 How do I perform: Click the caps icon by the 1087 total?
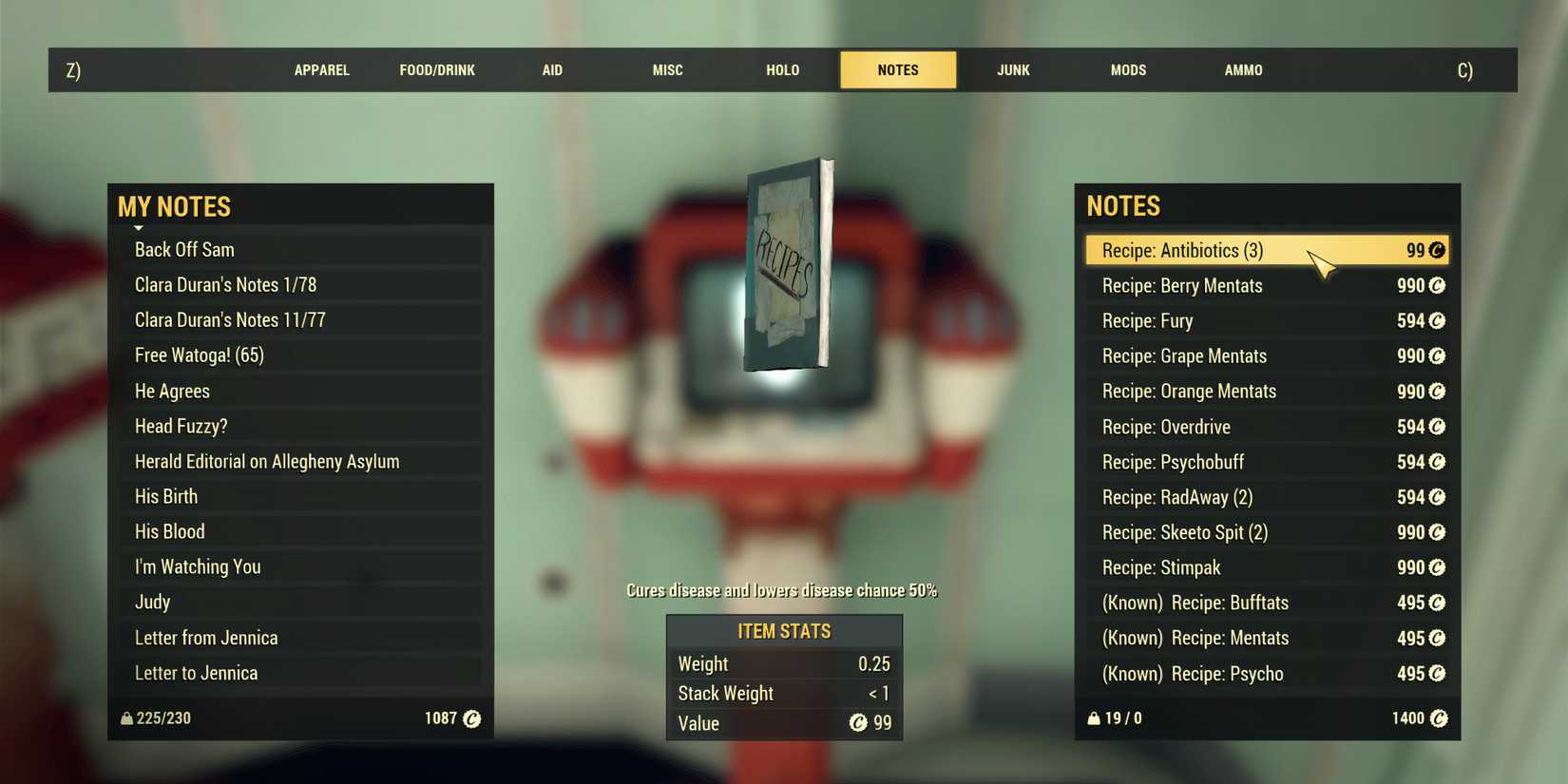point(471,718)
